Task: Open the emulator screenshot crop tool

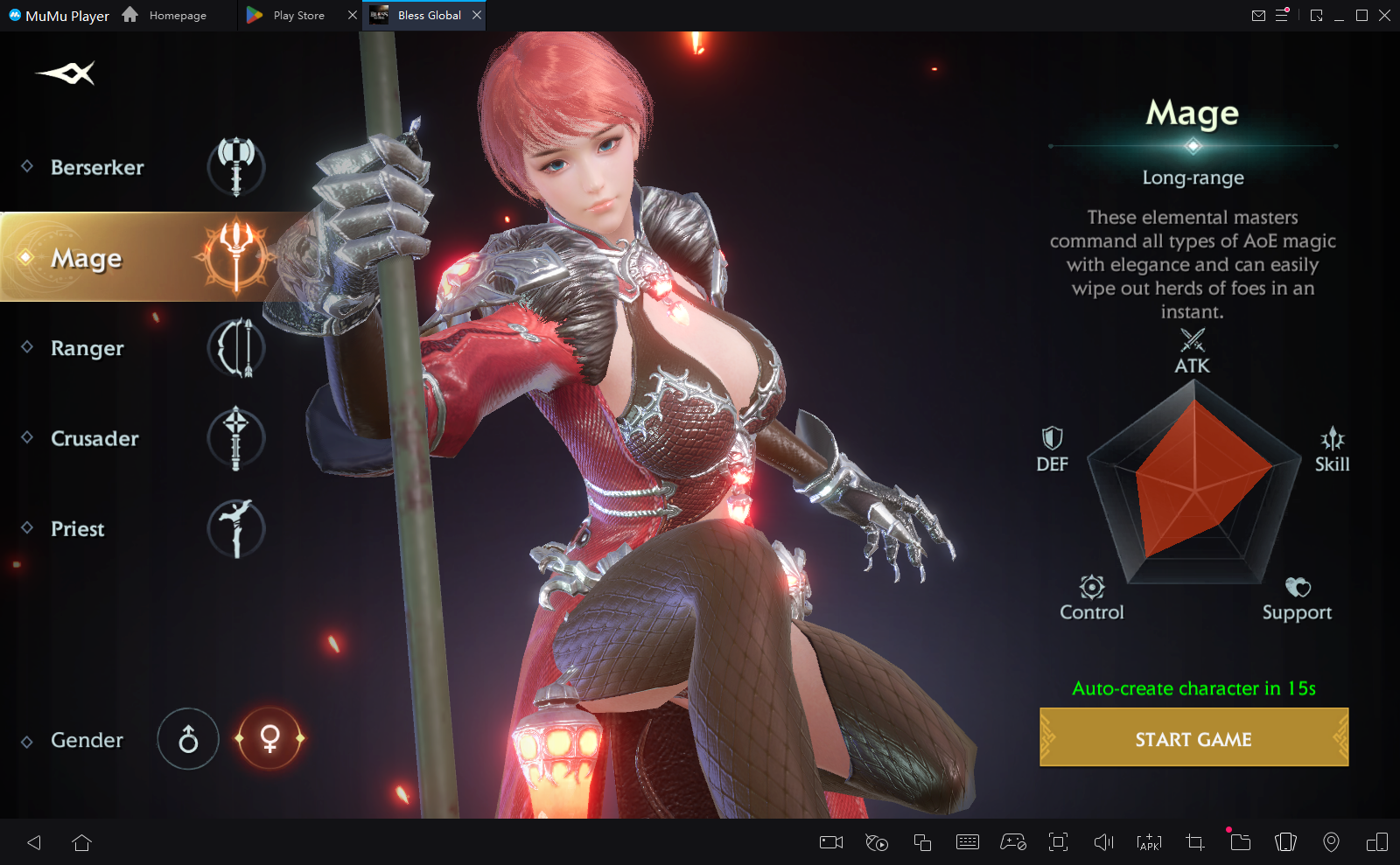Action: click(1194, 842)
